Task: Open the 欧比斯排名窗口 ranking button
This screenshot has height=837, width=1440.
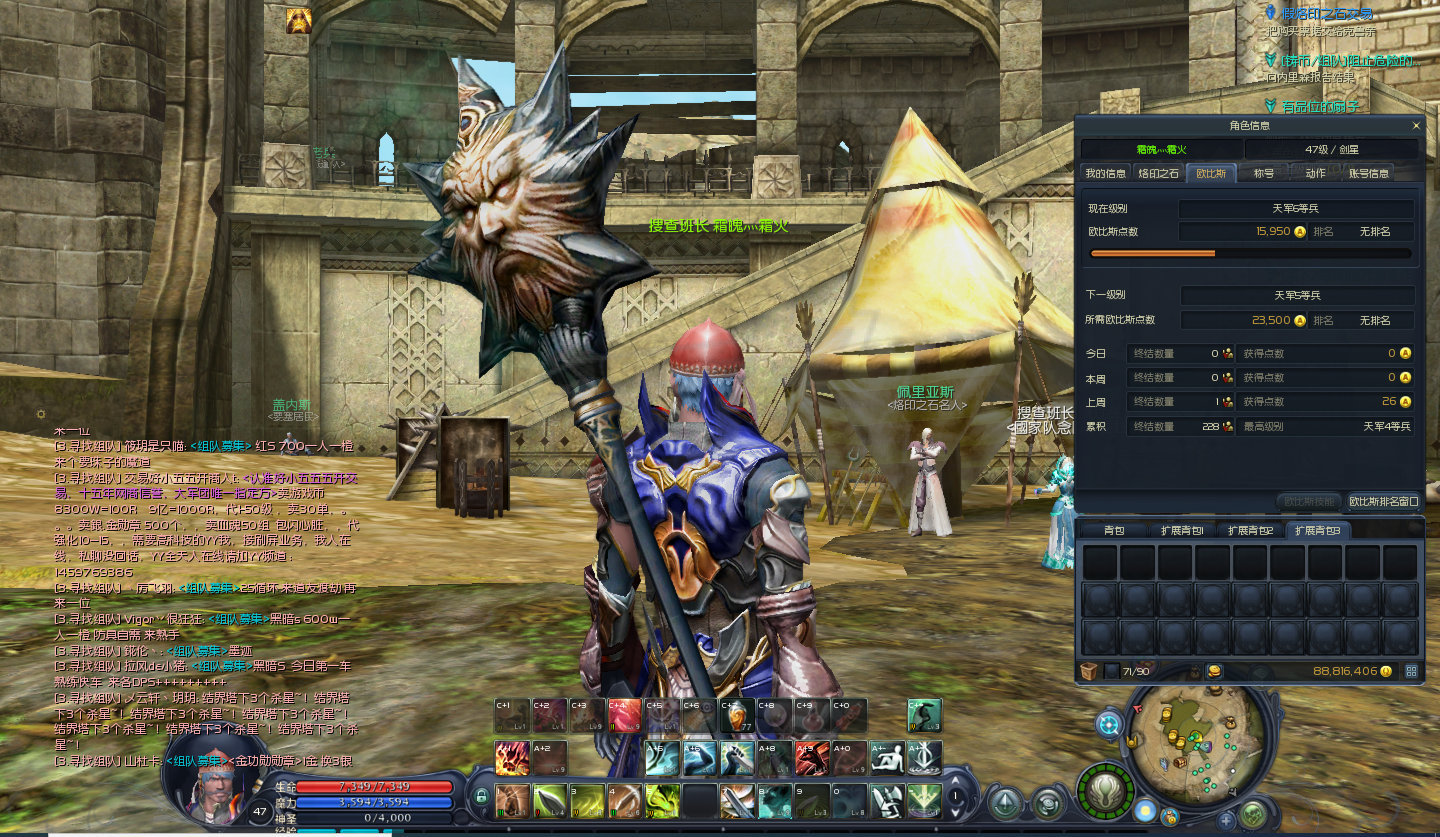Action: tap(1383, 501)
